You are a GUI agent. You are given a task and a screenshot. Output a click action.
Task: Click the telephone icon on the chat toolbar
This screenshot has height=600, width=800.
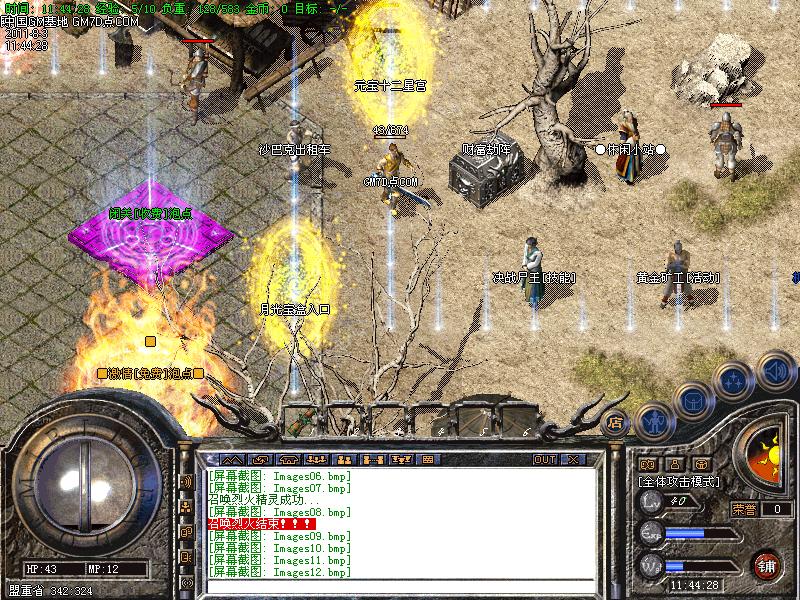pyautogui.click(x=289, y=459)
